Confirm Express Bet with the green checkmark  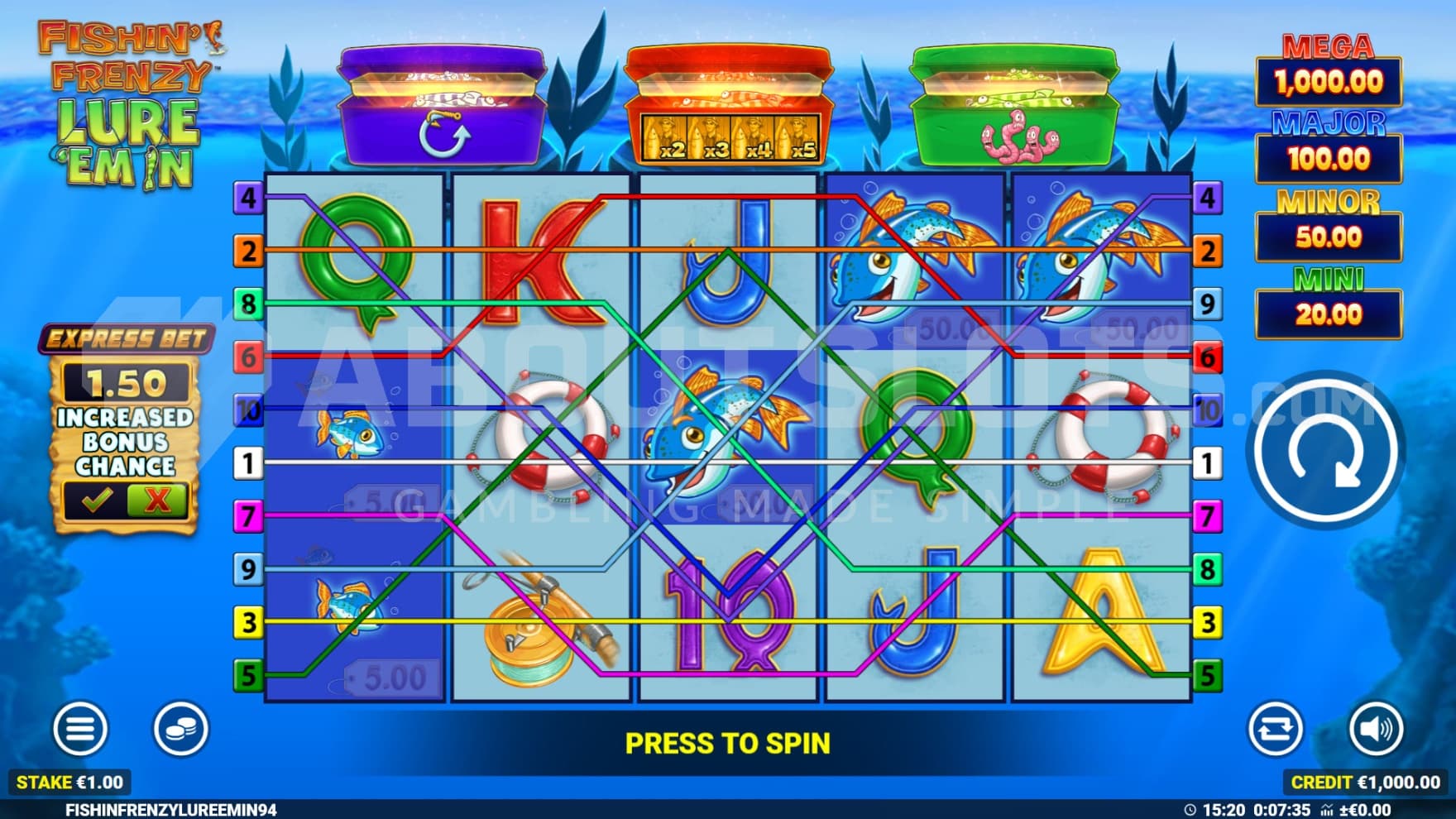97,500
